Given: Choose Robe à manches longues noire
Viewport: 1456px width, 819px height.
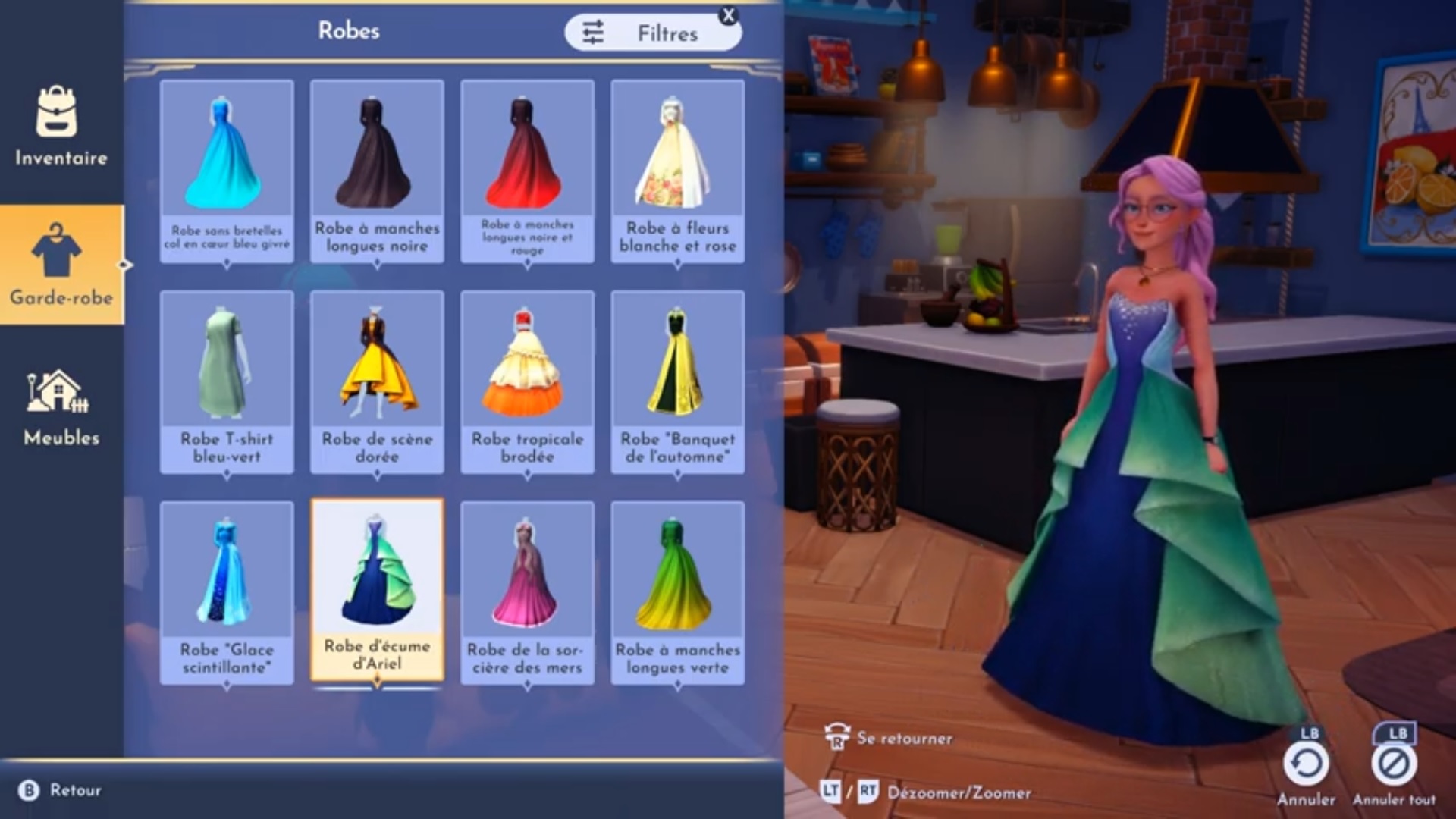Looking at the screenshot, I should coord(377,171).
